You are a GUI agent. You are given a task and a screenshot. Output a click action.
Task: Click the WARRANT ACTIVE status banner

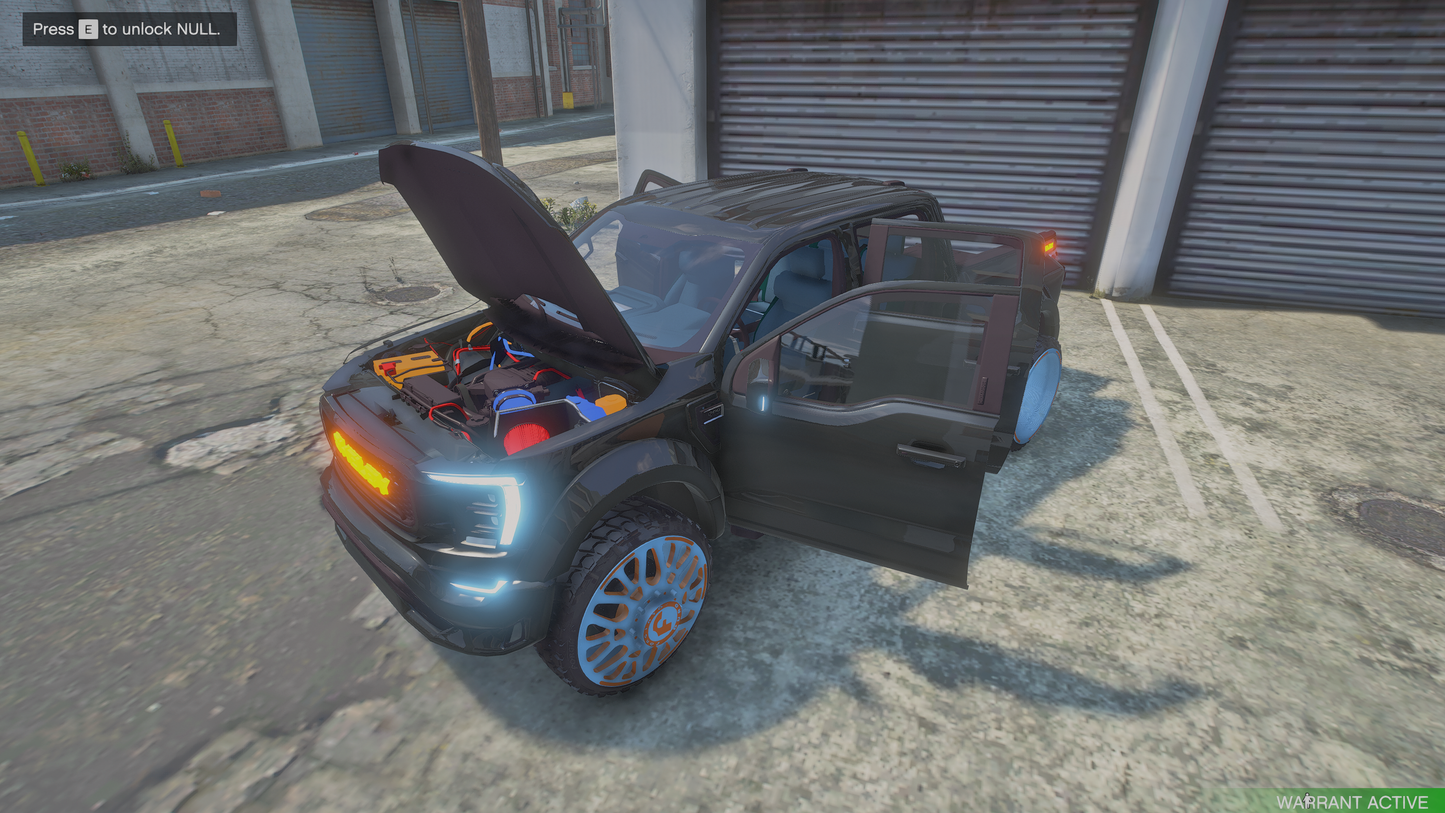(1352, 801)
